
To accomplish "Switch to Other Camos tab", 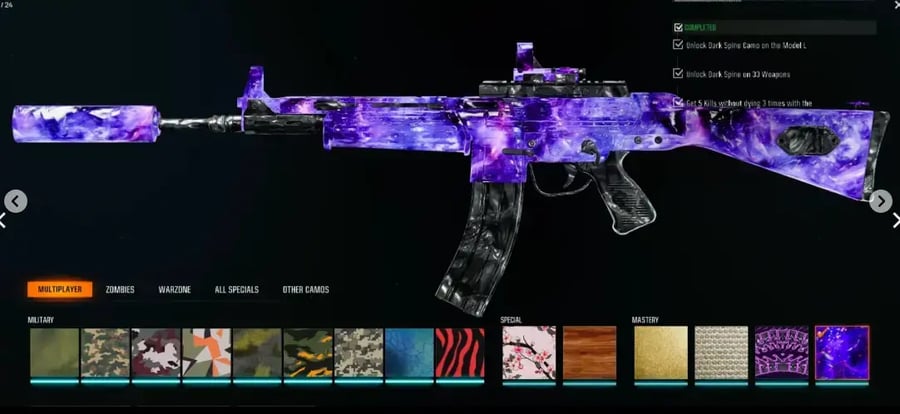I will [x=305, y=290].
